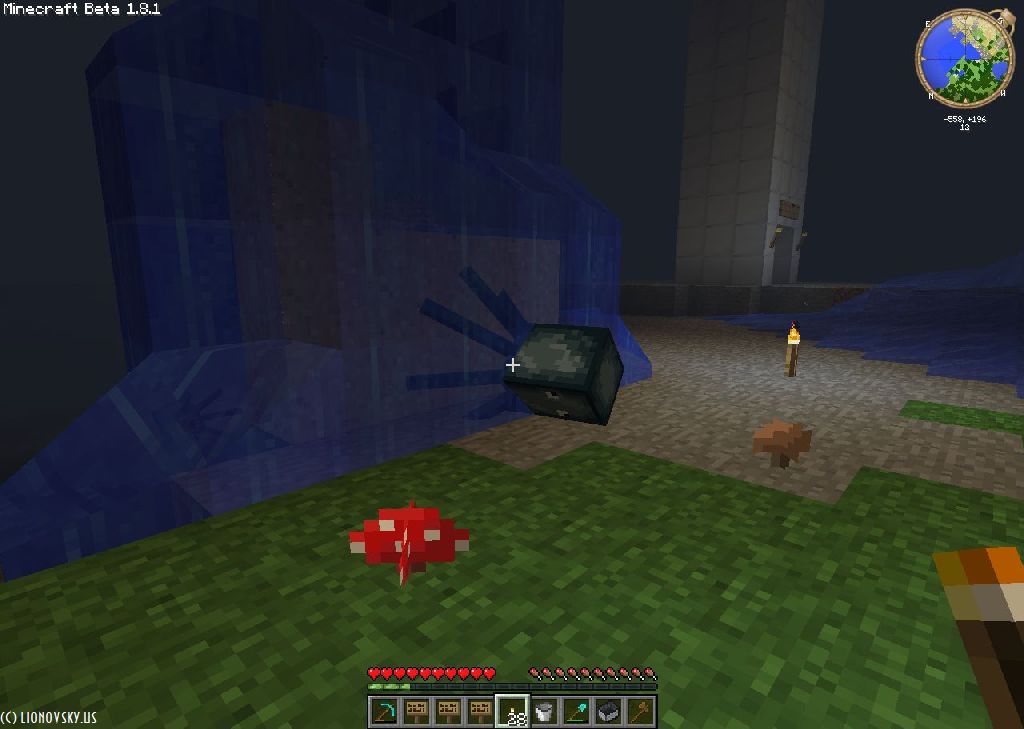
Task: Select the minecart hotbar slot
Action: click(x=608, y=711)
